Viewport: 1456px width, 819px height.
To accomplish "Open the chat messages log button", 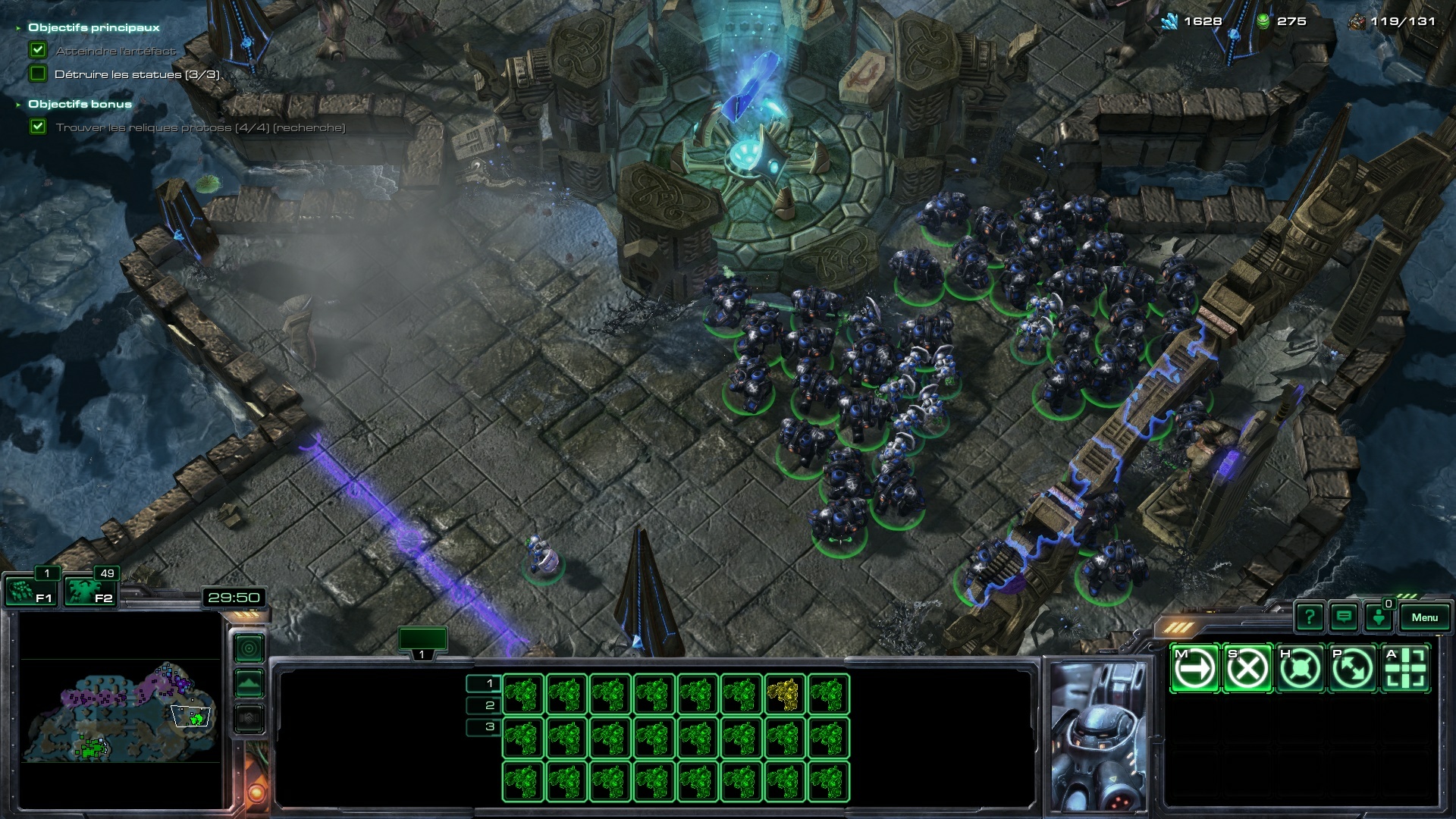I will pos(1344,617).
